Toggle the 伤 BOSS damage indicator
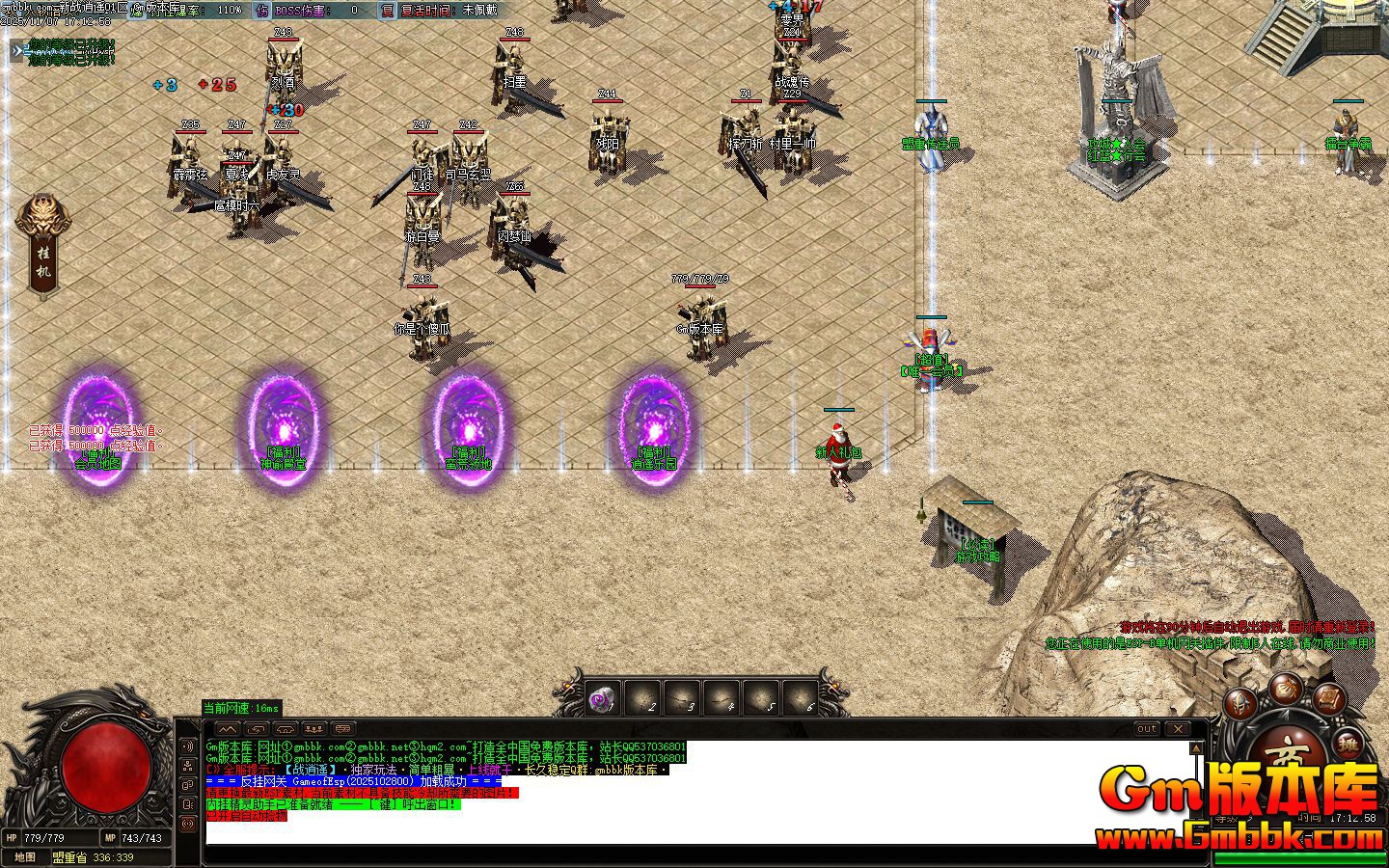 tap(261, 10)
